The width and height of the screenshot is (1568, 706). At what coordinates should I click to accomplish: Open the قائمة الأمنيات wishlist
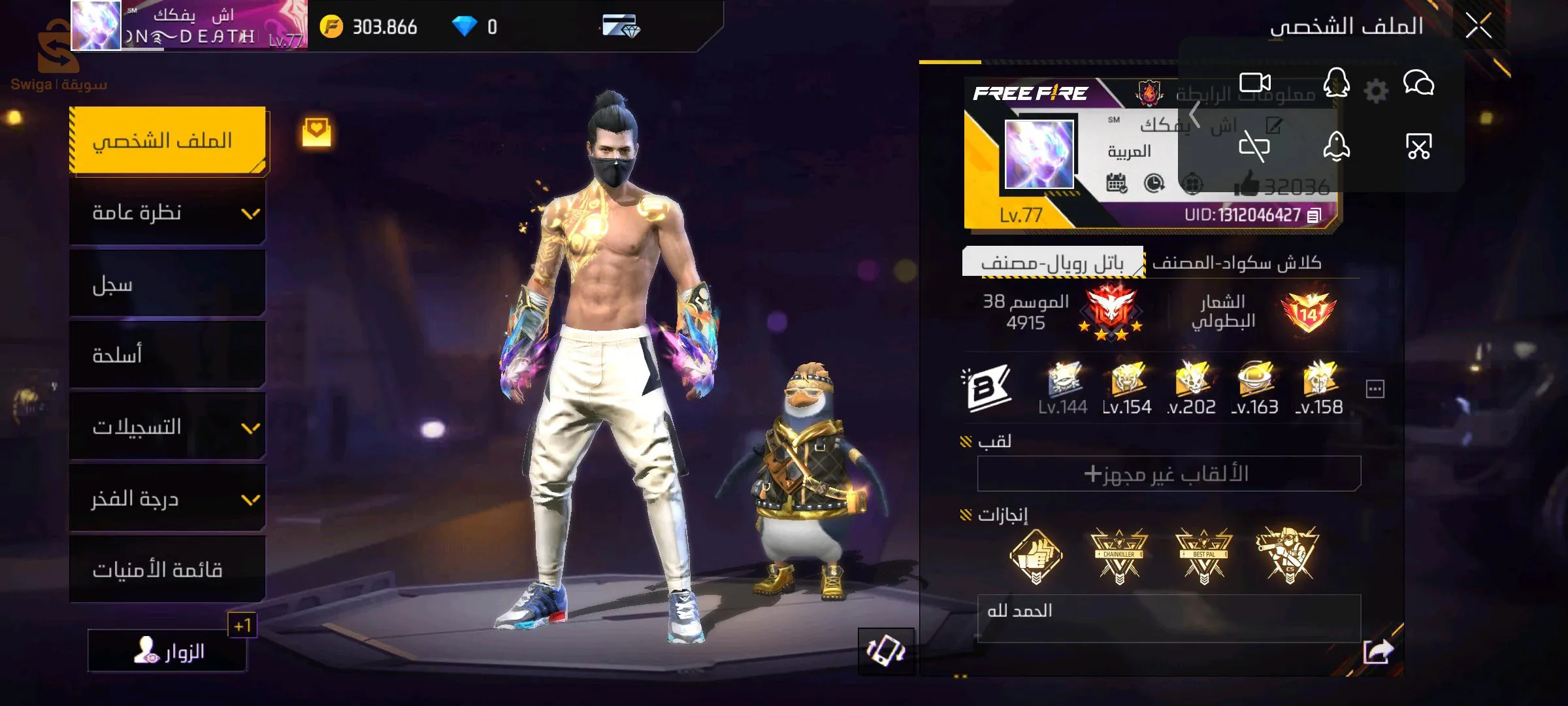coord(167,570)
